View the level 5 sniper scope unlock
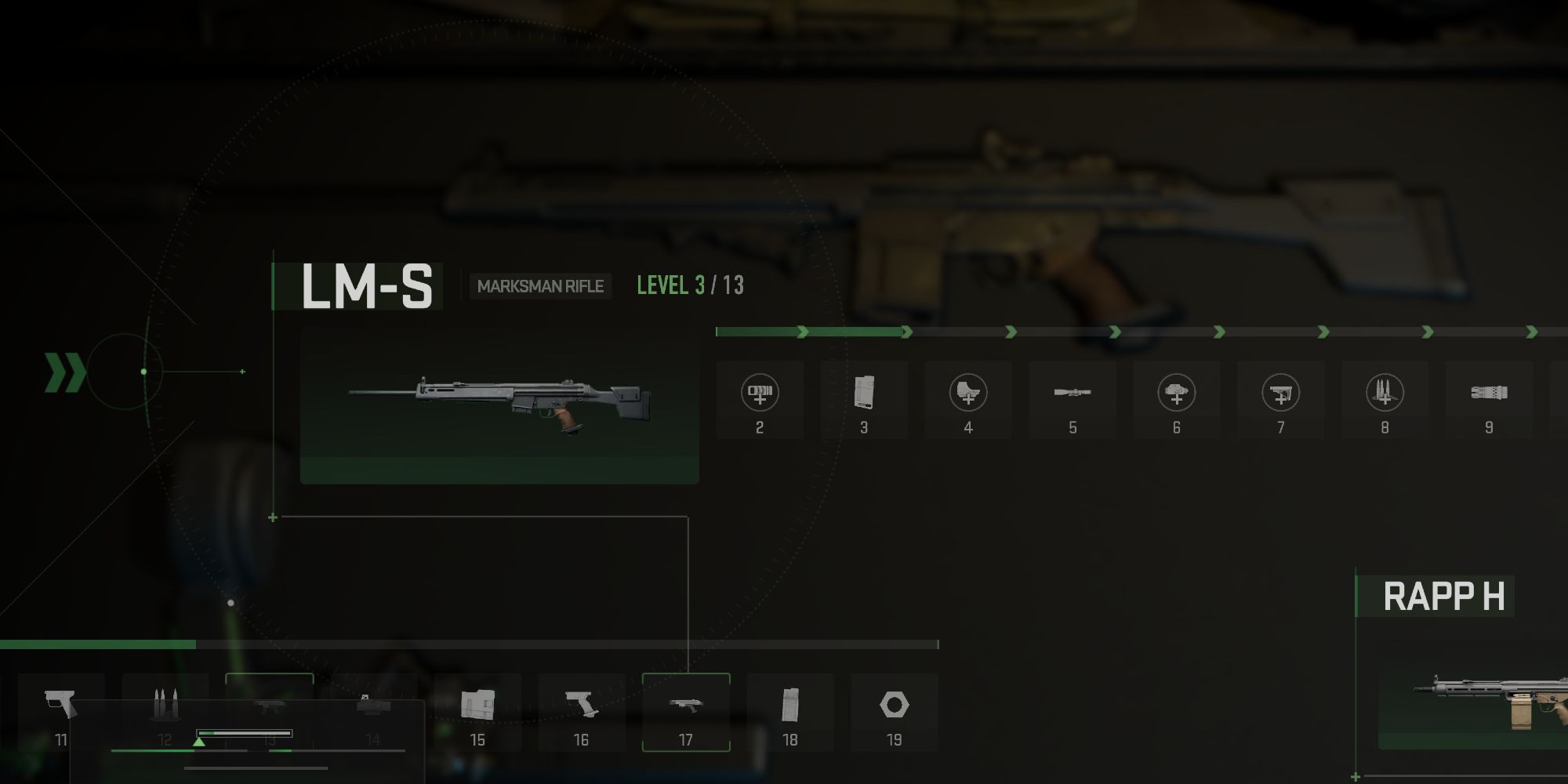 pos(1073,401)
